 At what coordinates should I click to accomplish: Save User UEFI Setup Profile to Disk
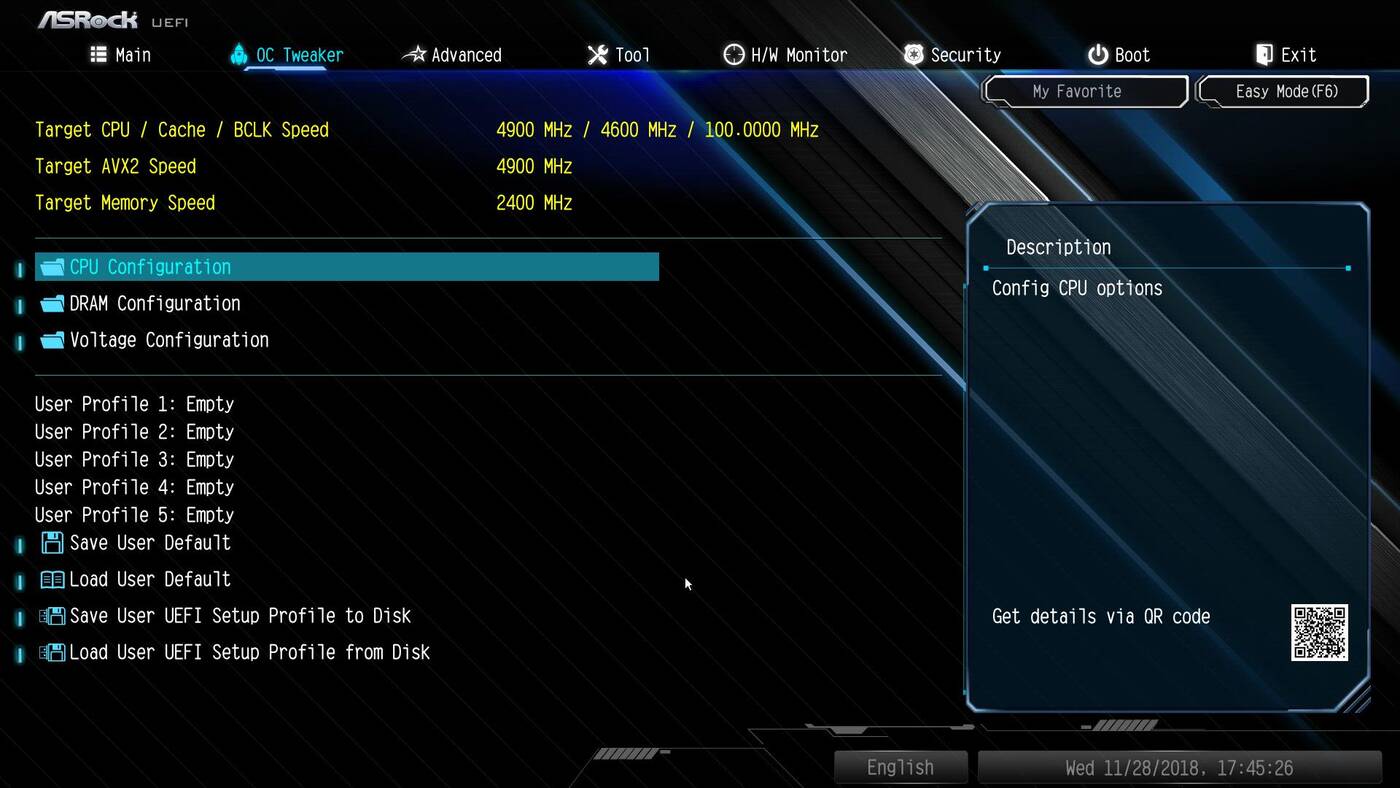[x=239, y=616]
